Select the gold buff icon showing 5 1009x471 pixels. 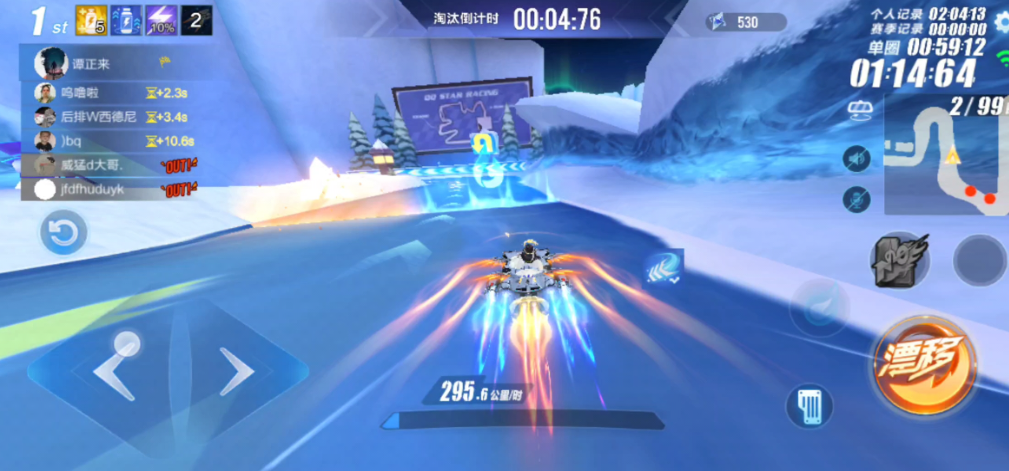91,20
